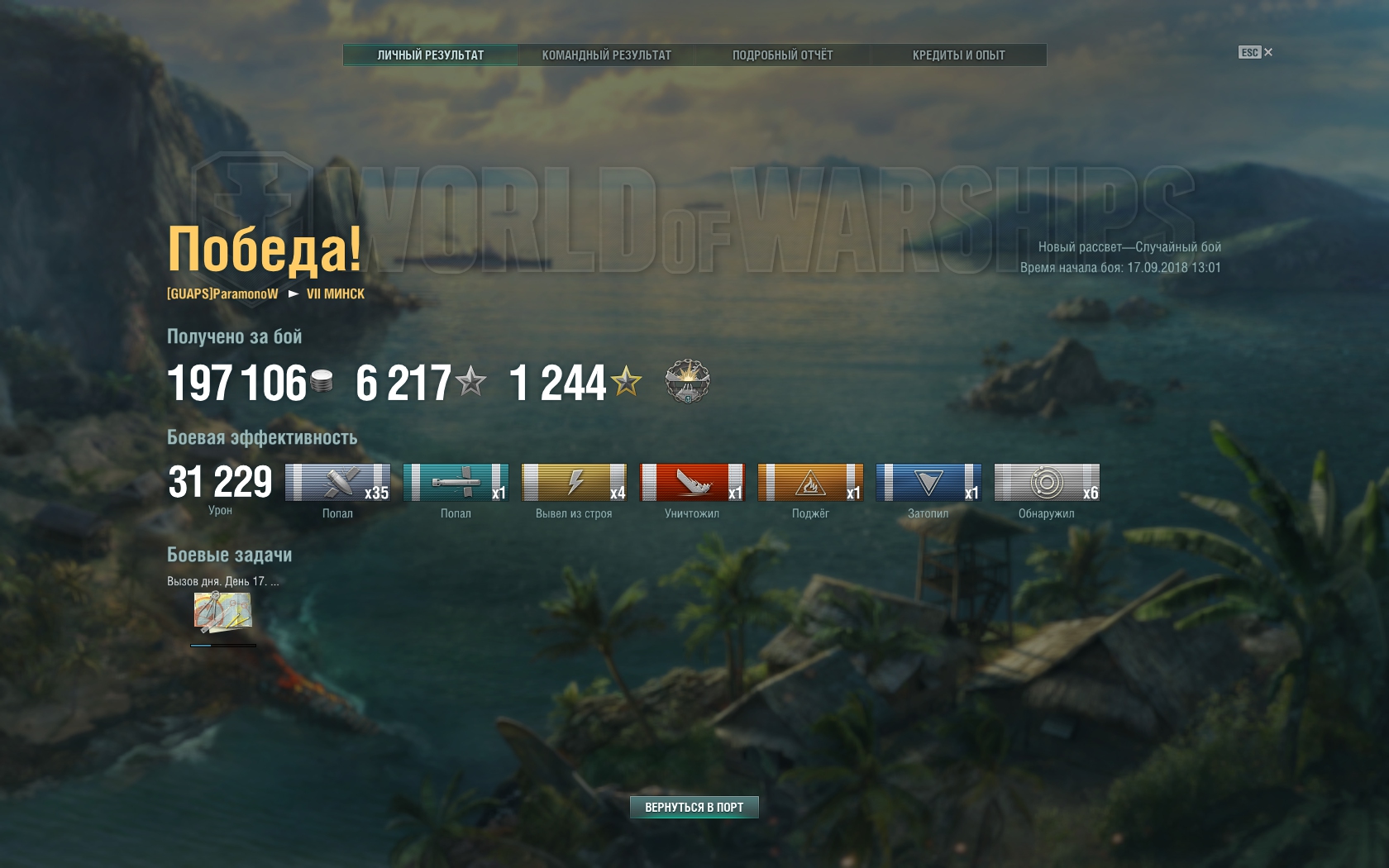This screenshot has height=868, width=1389.
Task: Select the orange Поджёг fire ribbon
Action: [810, 483]
